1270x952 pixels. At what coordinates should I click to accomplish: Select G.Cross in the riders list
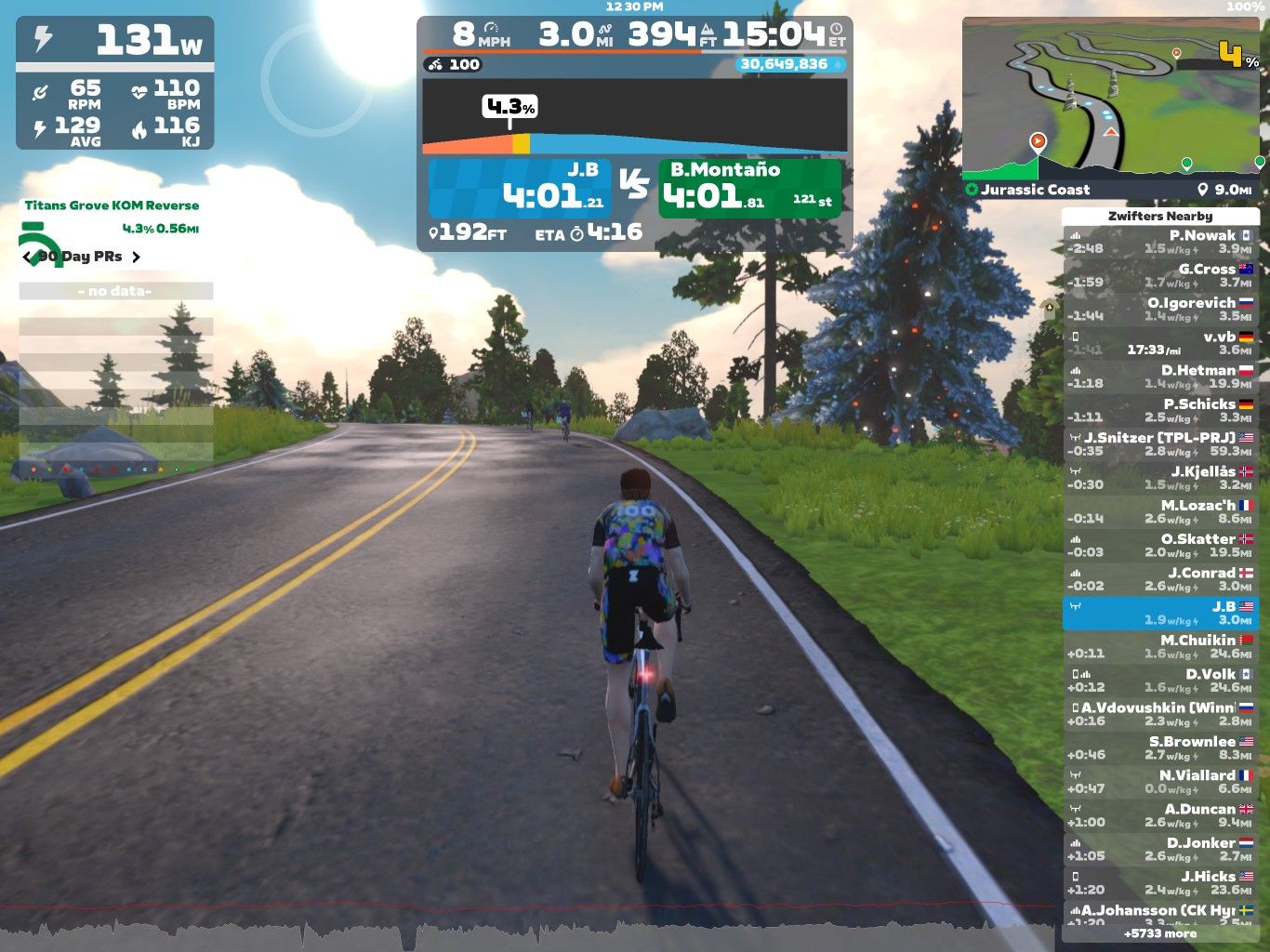(x=1160, y=276)
